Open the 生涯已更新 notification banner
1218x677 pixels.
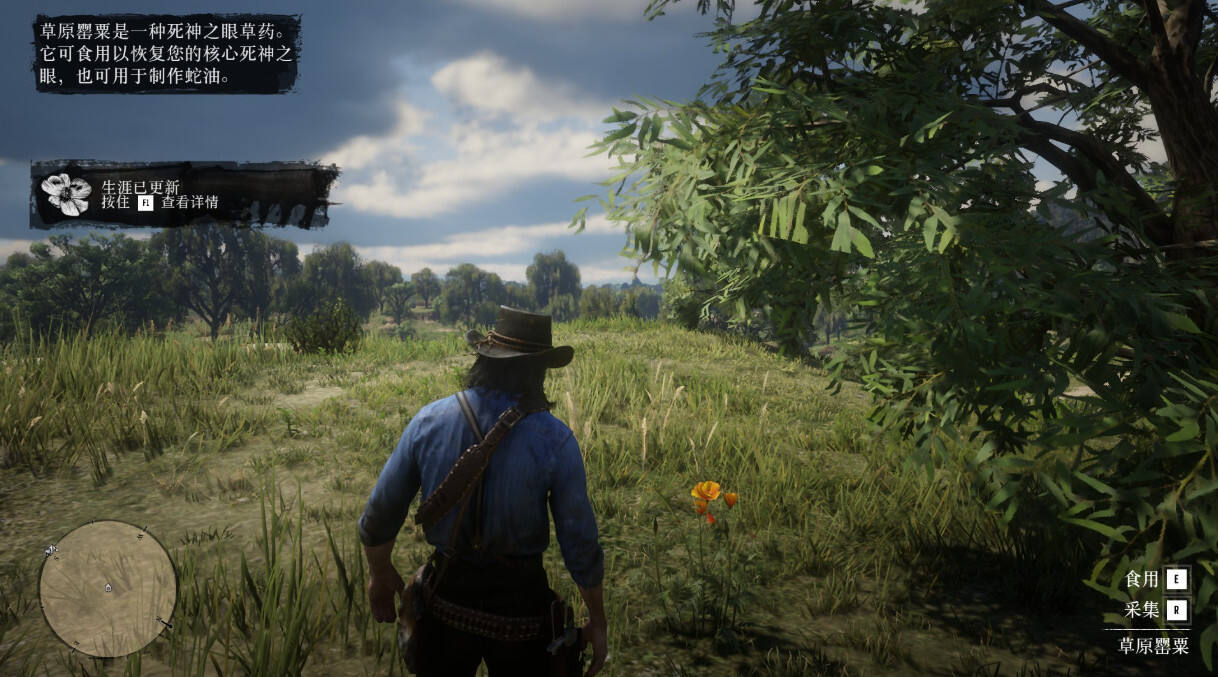click(x=184, y=194)
